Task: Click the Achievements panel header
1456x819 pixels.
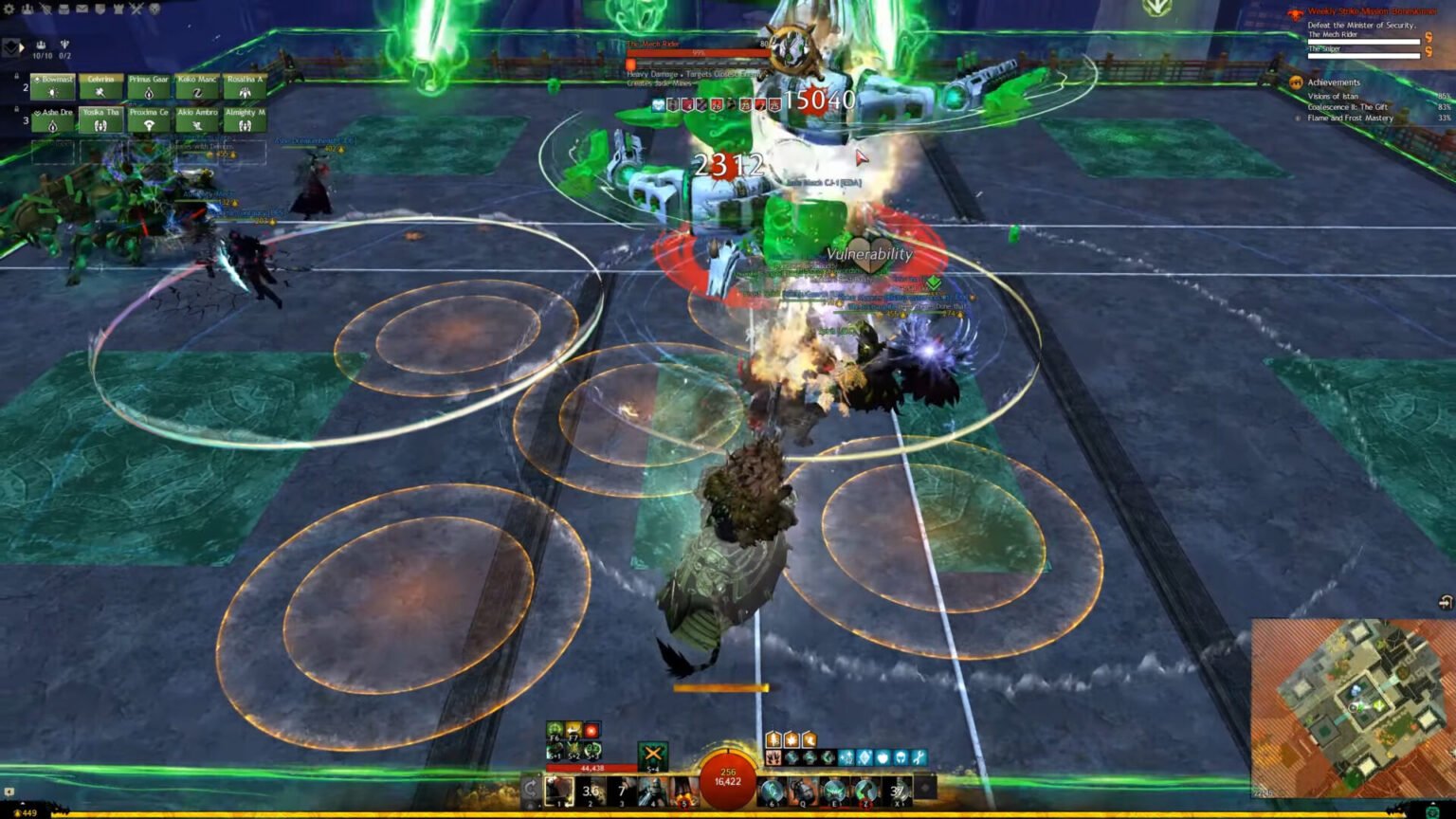Action: pos(1334,82)
